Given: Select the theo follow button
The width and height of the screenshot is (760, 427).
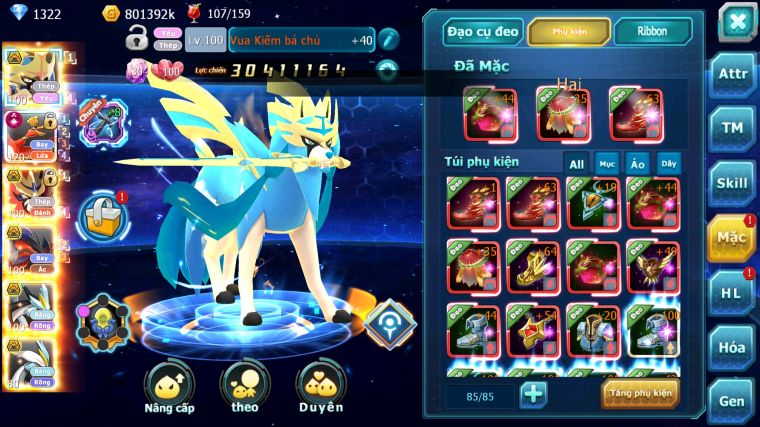Looking at the screenshot, I should coord(244,388).
